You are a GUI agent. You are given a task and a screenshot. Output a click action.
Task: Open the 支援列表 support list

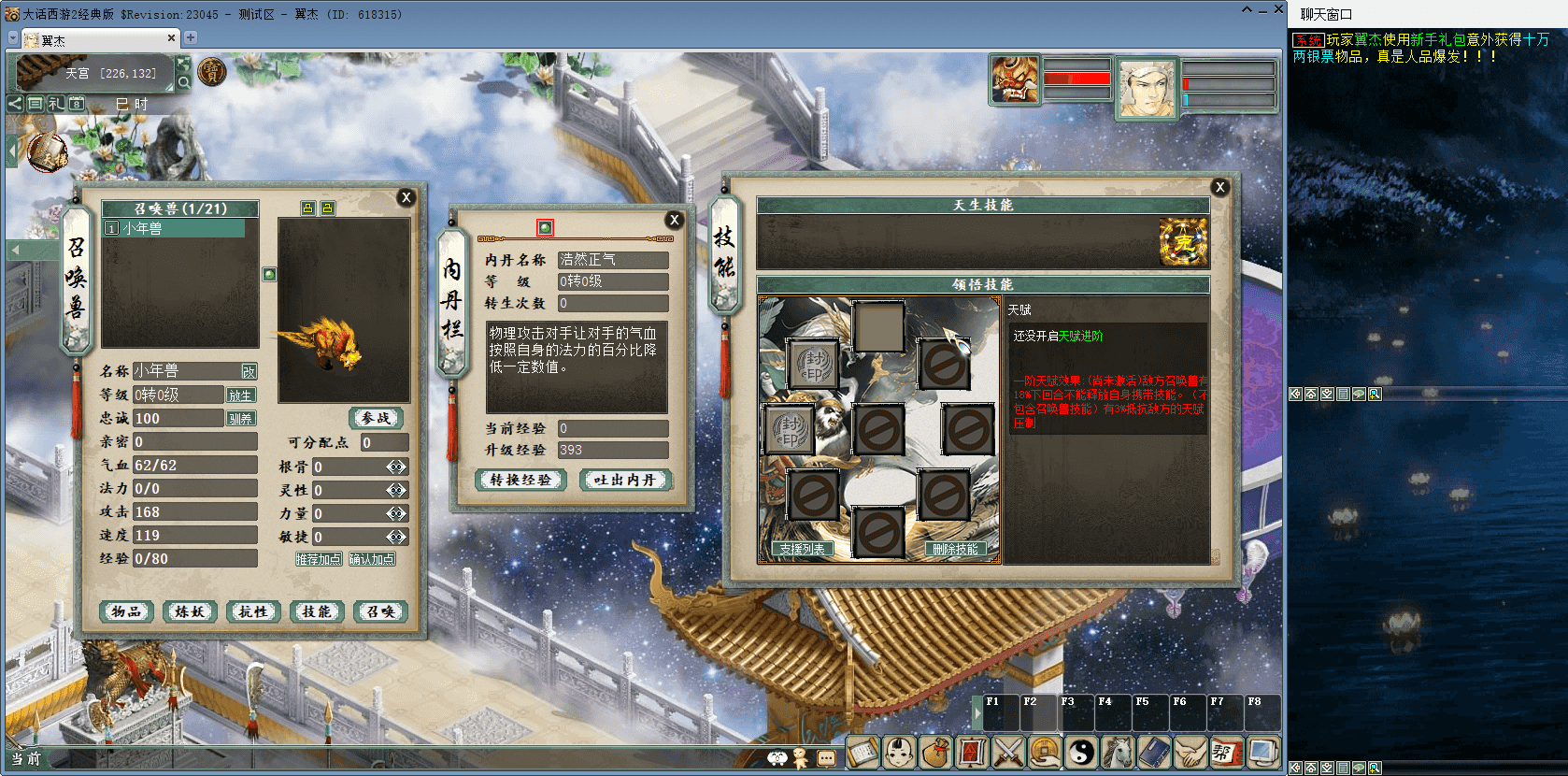802,549
